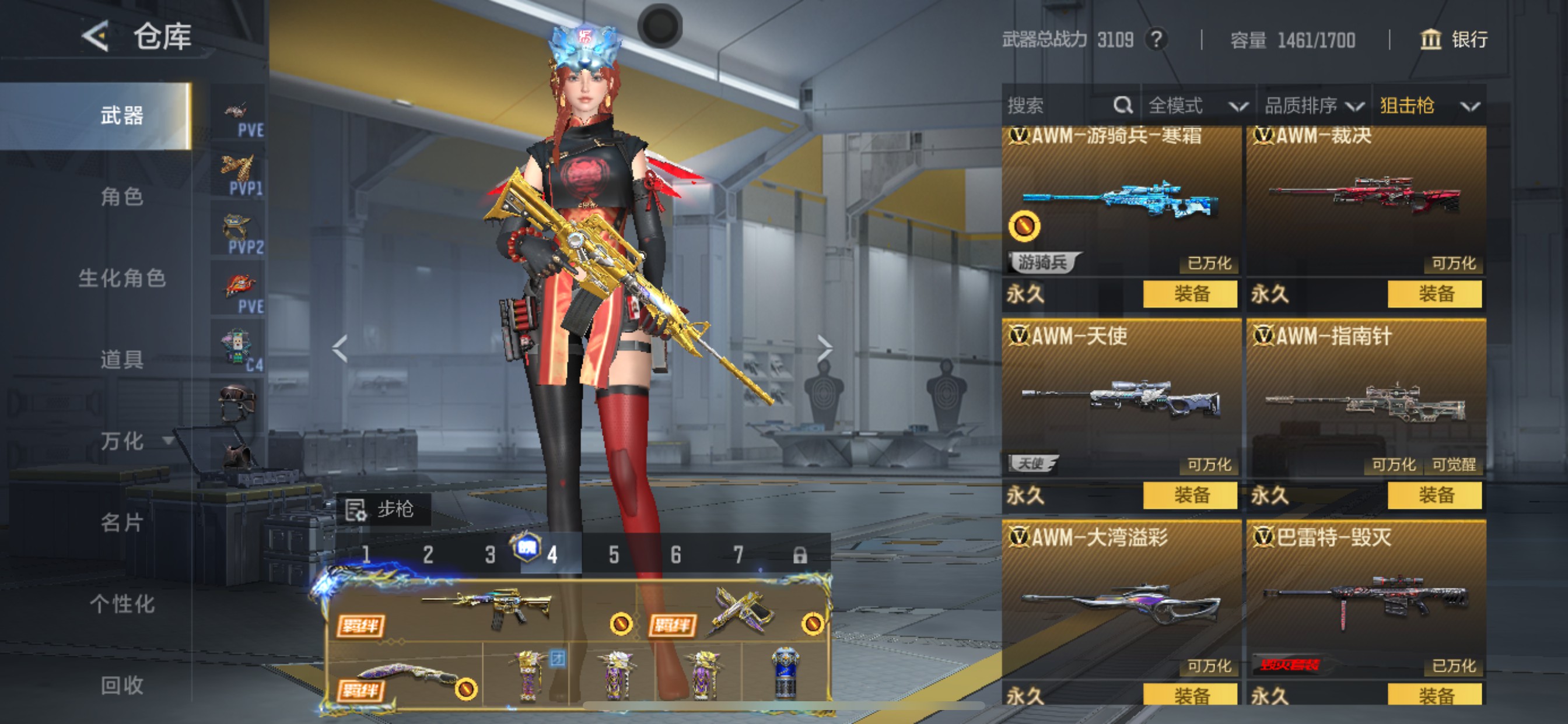
Task: Equip the AWM-天使 sniper rifle
Action: tap(1190, 495)
